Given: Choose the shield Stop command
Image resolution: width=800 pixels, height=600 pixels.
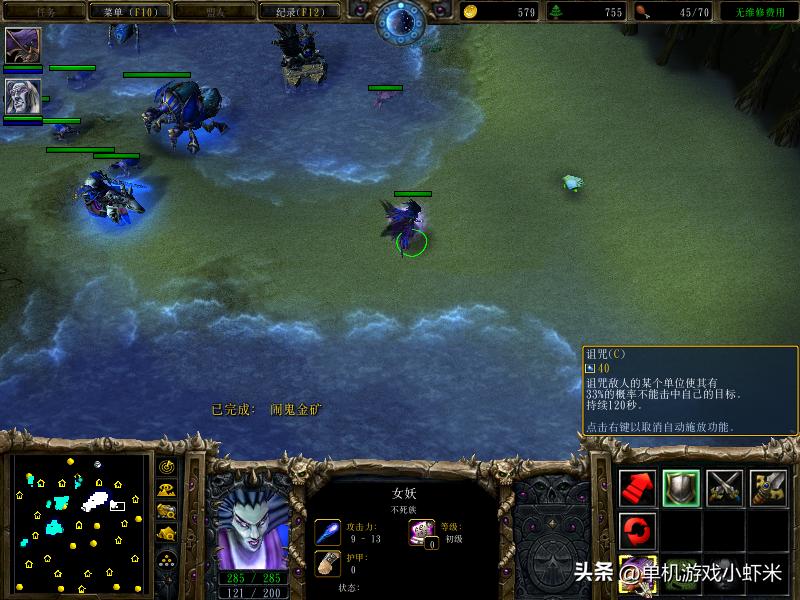Looking at the screenshot, I should click(682, 487).
